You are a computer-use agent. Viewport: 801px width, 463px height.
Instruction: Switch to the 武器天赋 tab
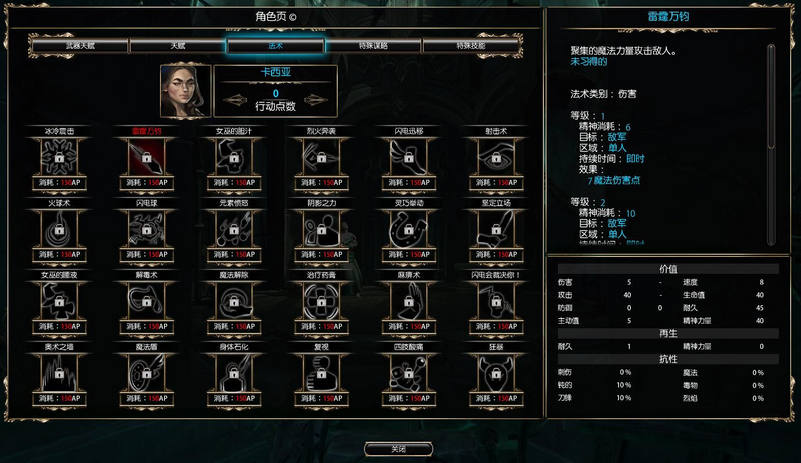point(79,46)
